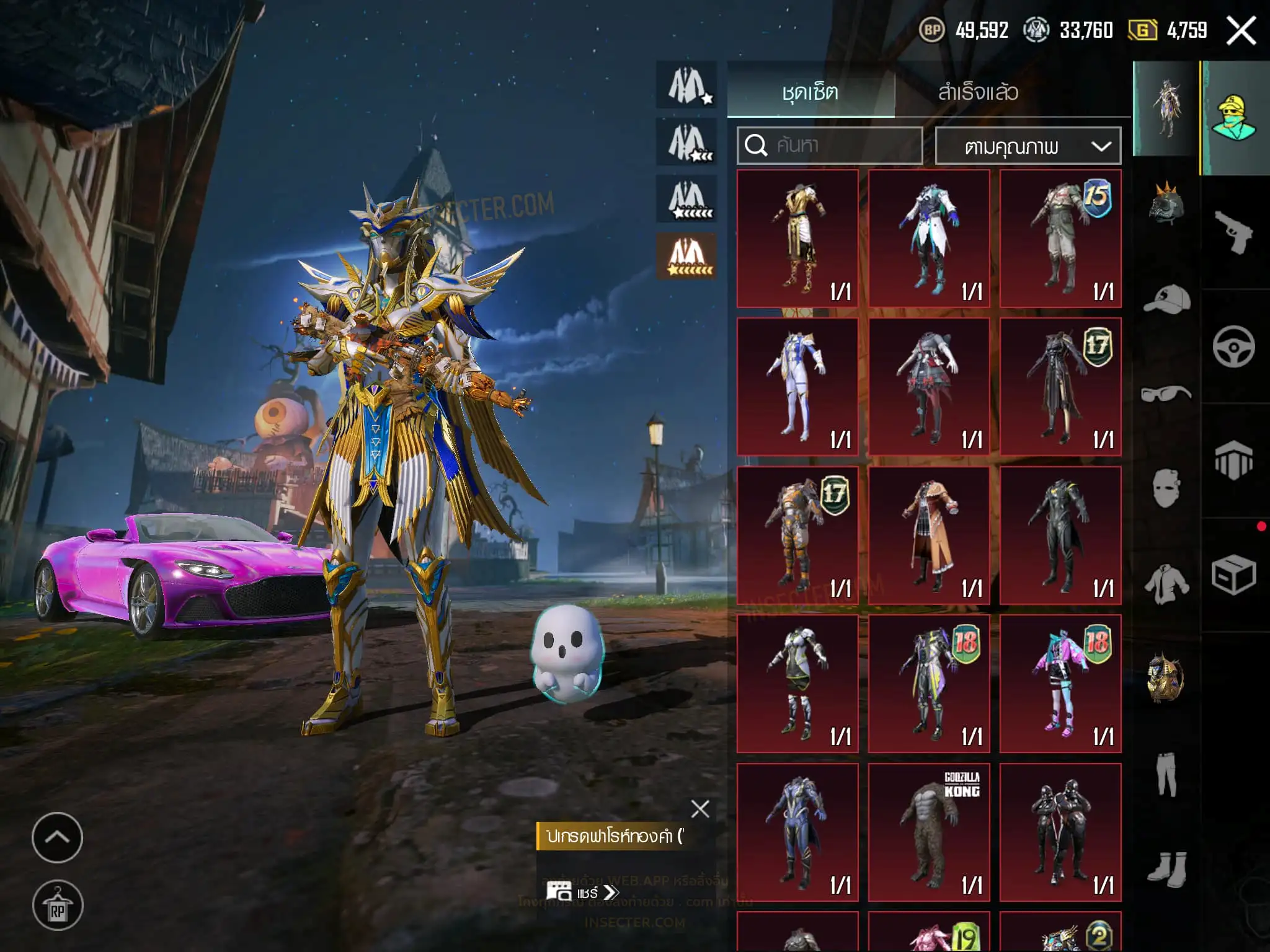The width and height of the screenshot is (1270, 952).
Task: Switch to the สำเร็จแล้ว tab
Action: (977, 92)
